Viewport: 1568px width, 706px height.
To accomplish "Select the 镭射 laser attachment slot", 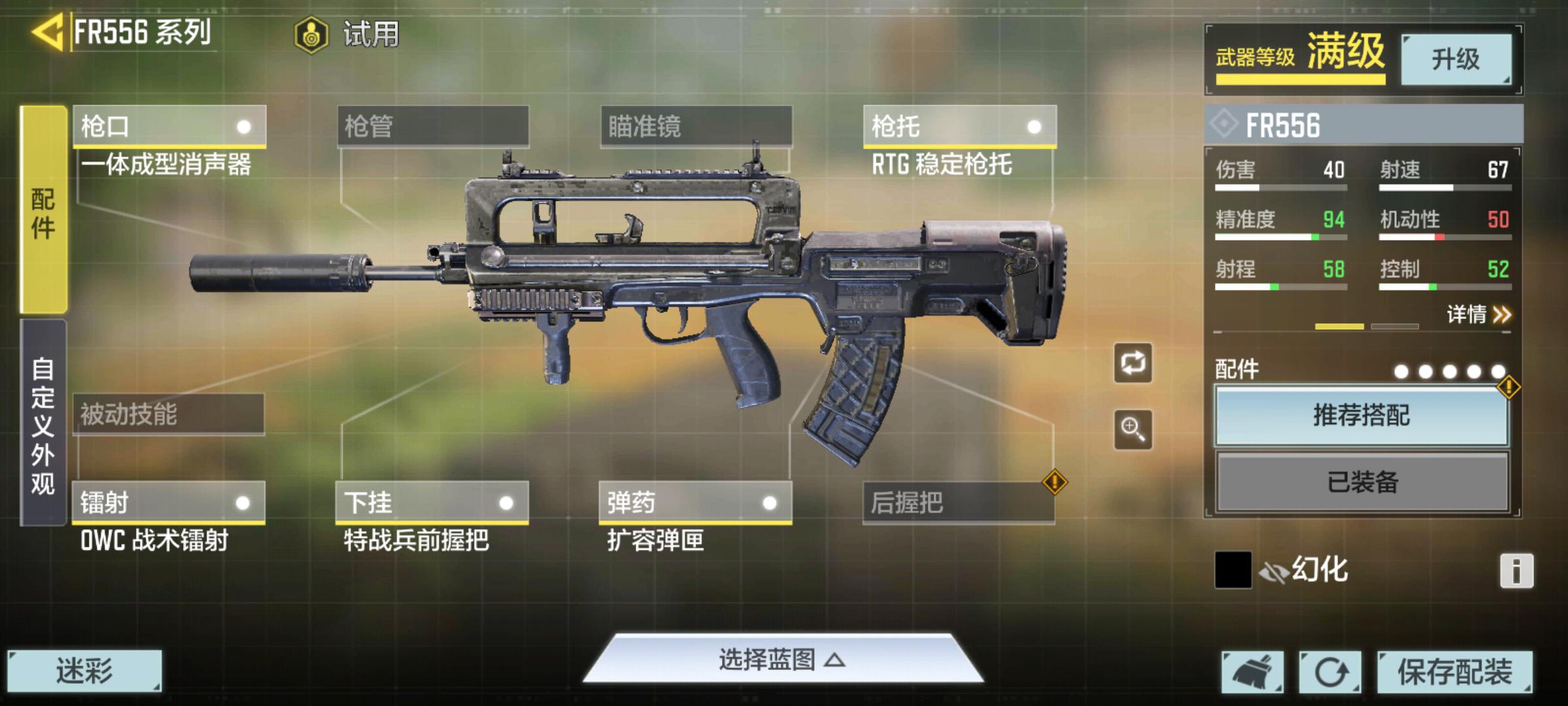I will 169,503.
